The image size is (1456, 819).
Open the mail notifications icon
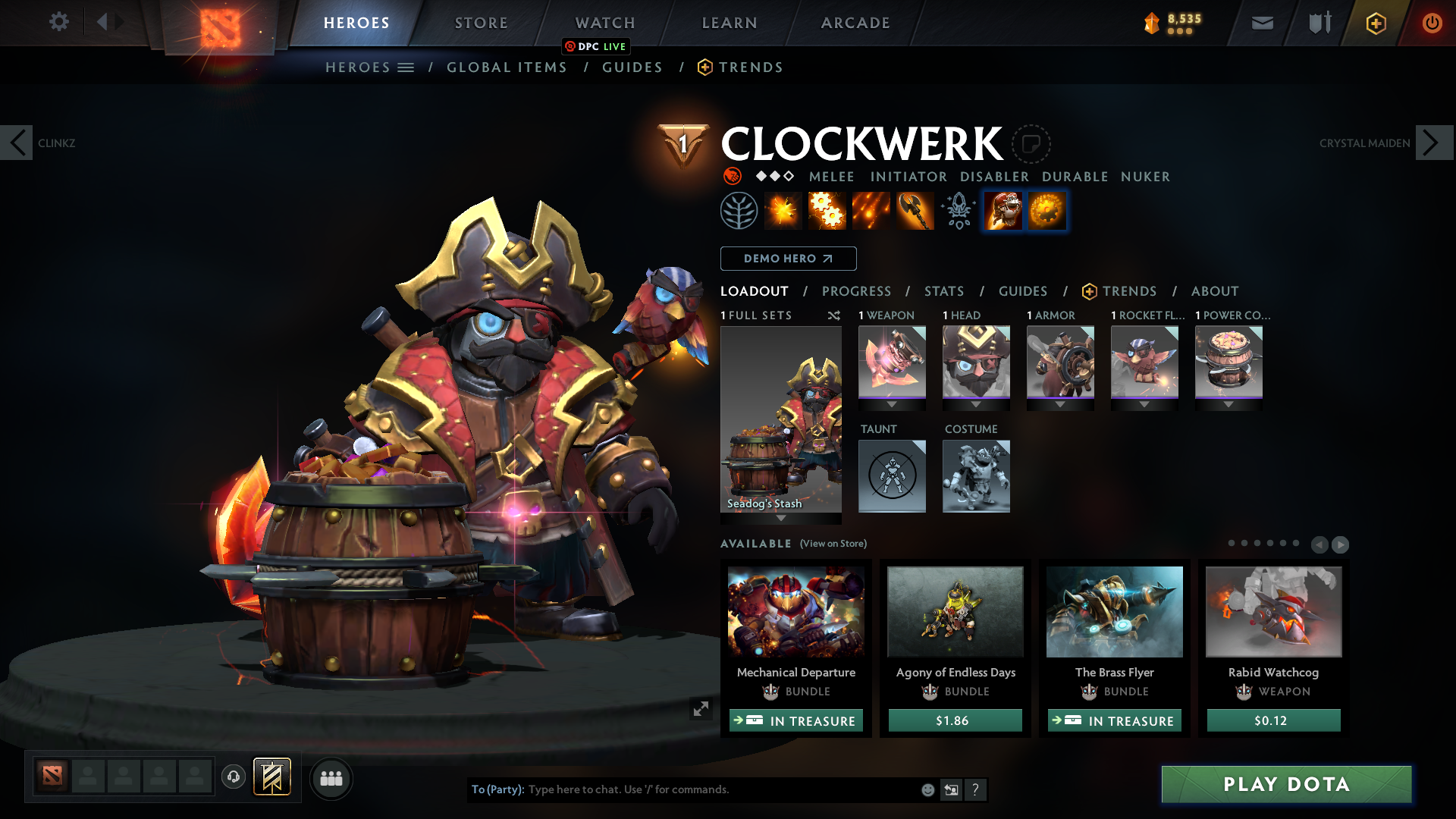[1261, 23]
